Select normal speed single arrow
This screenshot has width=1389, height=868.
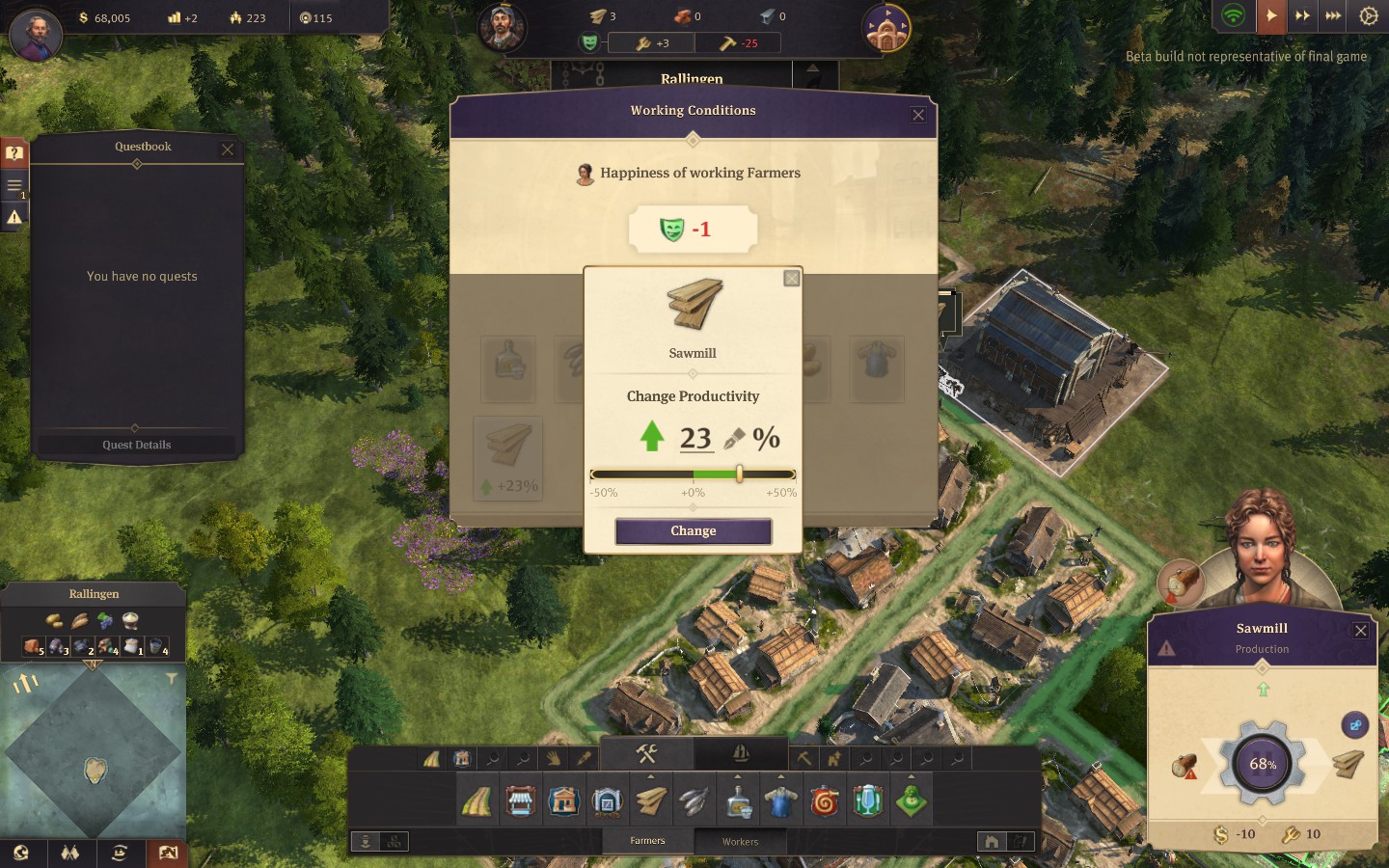point(1271,16)
